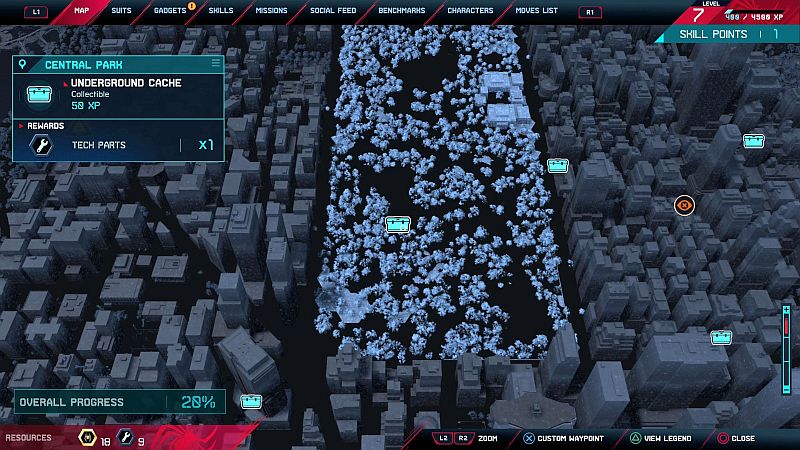Viewport: 800px width, 450px height.
Task: Select the Skills tab
Action: pos(221,11)
